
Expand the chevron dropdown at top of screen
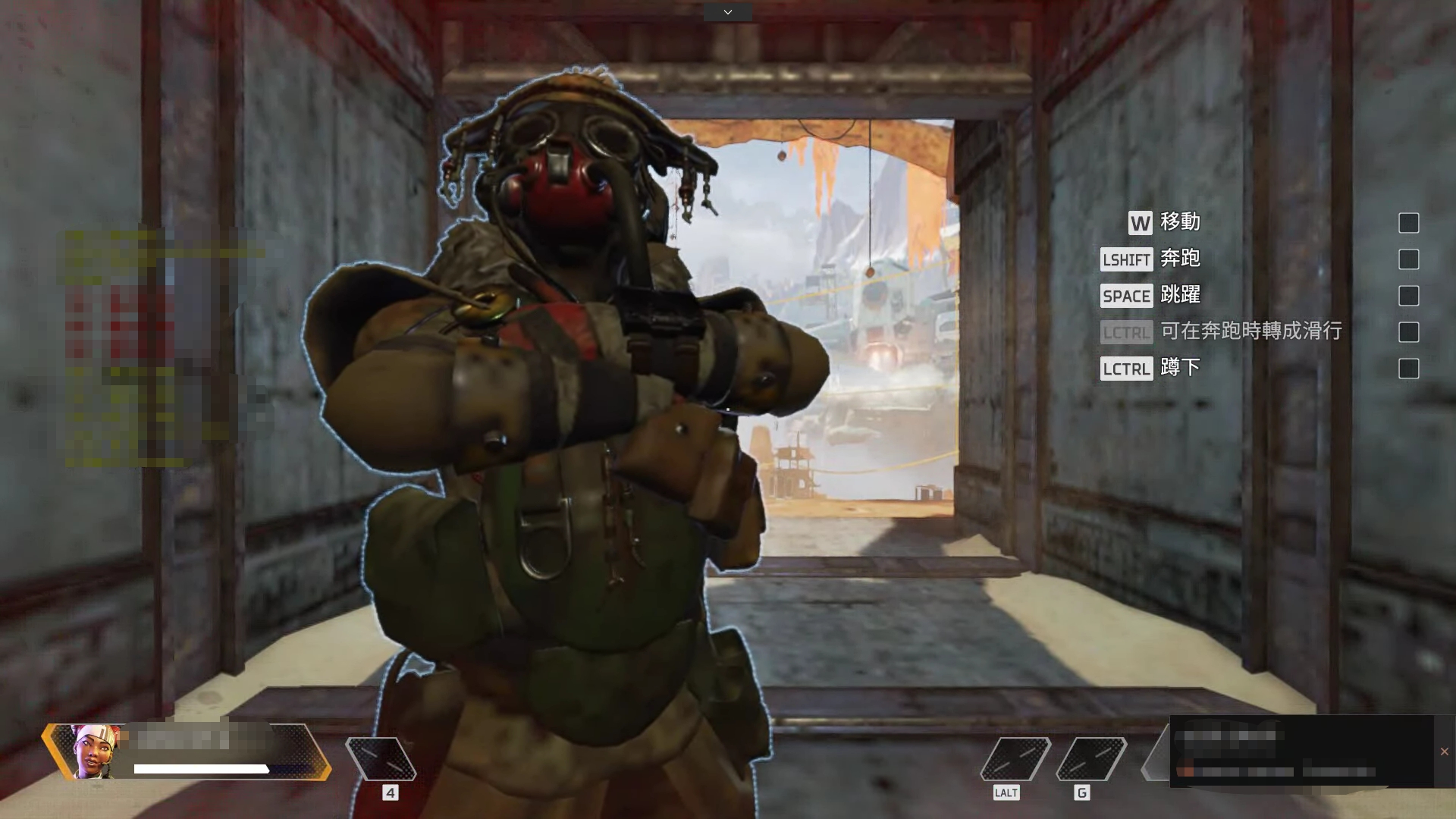(727, 12)
